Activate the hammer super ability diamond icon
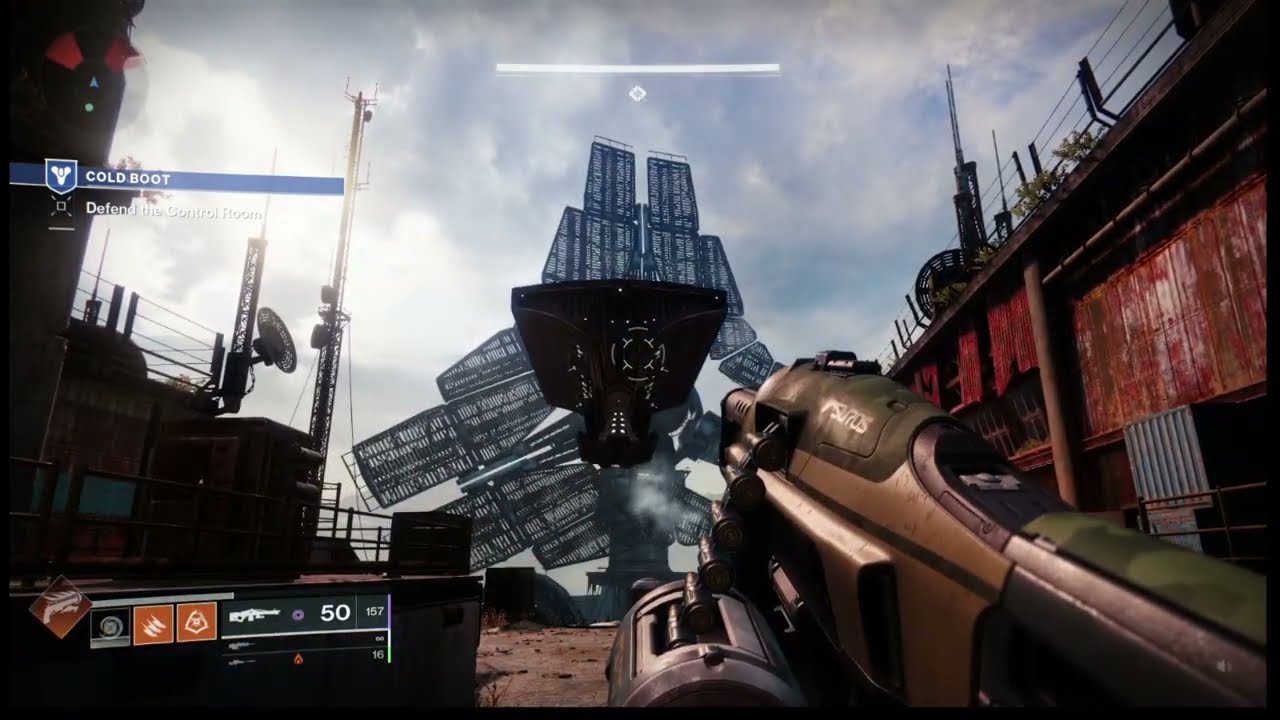This screenshot has width=1280, height=720. coord(60,606)
